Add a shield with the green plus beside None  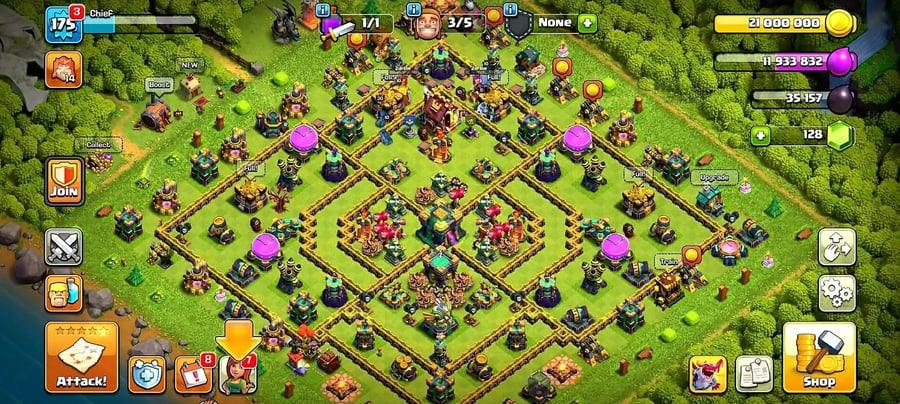pos(587,22)
